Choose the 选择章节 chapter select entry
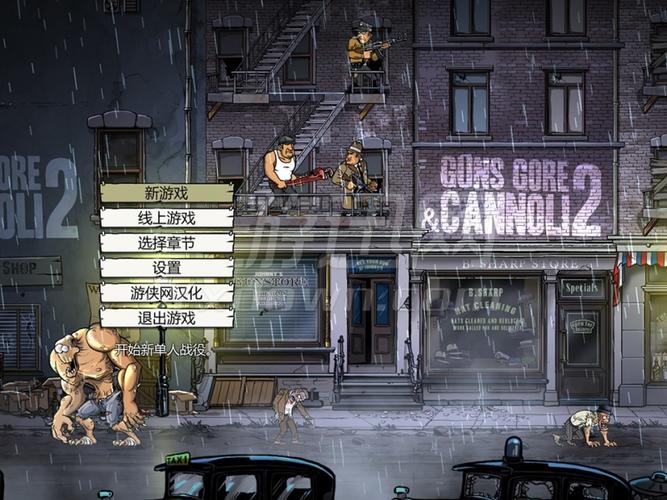Image resolution: width=667 pixels, height=500 pixels. (x=166, y=243)
